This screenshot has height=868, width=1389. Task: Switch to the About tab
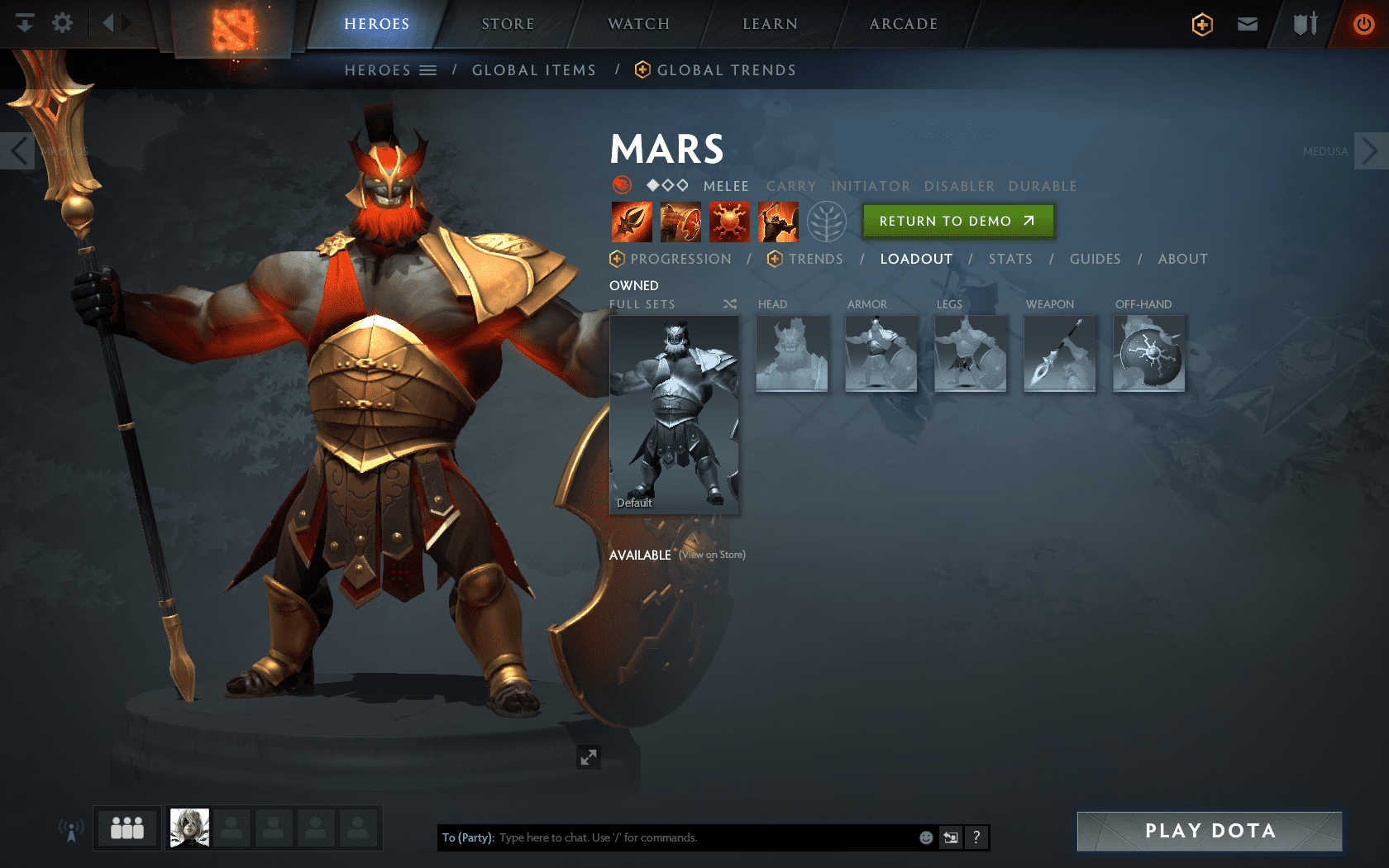(x=1182, y=259)
